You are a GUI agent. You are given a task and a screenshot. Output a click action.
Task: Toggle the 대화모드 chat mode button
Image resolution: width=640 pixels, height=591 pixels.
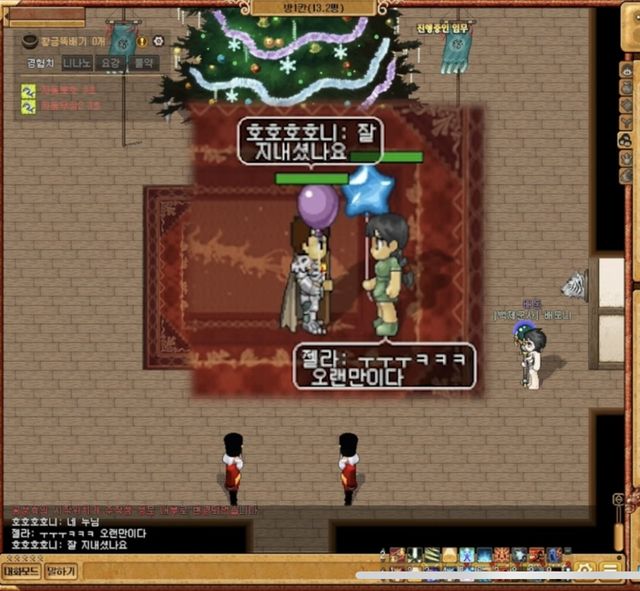pos(21,572)
